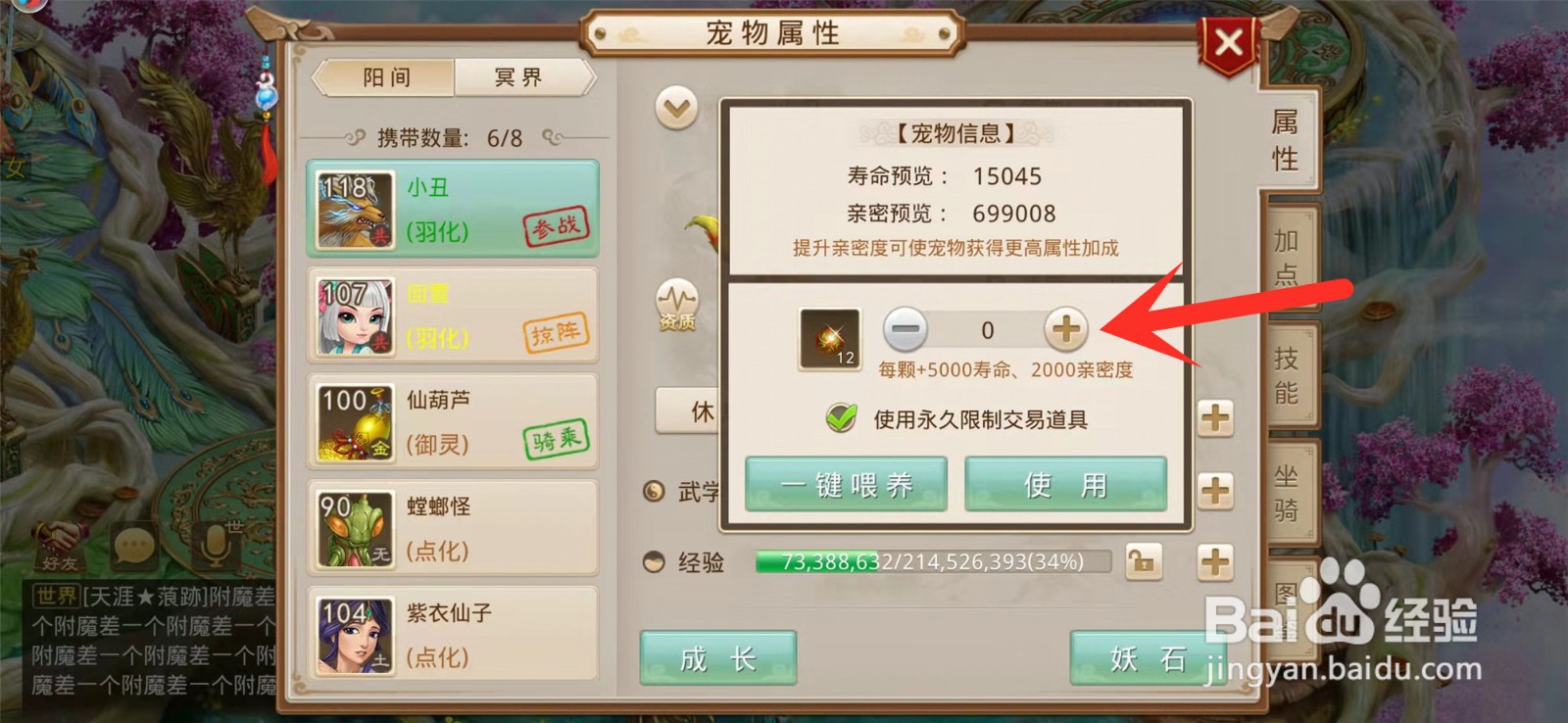
Task: Expand the top attribute row with plus button
Action: point(1216,419)
